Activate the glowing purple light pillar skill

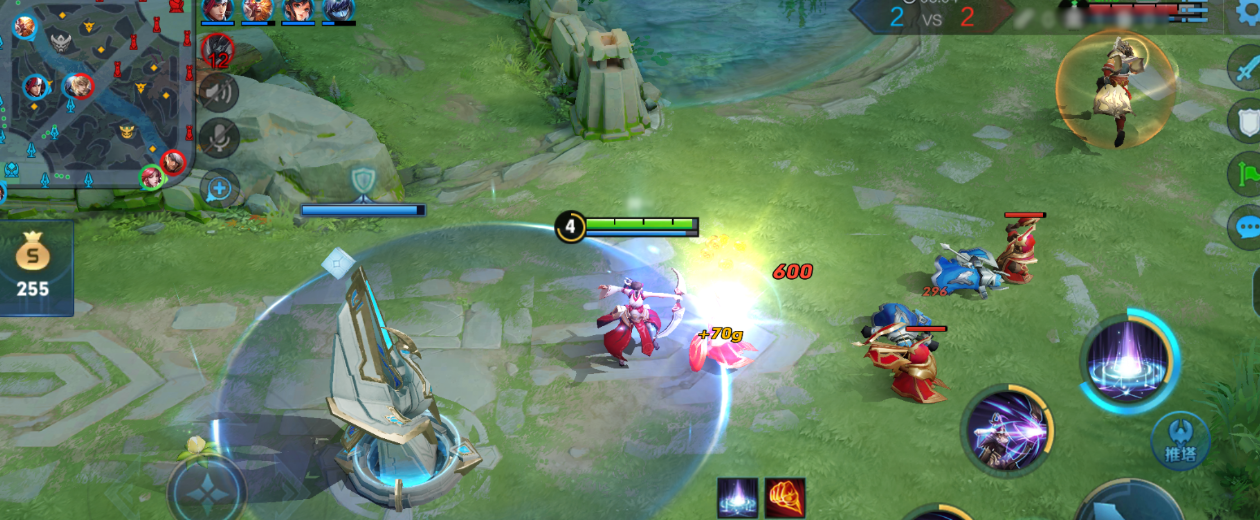click(1129, 361)
